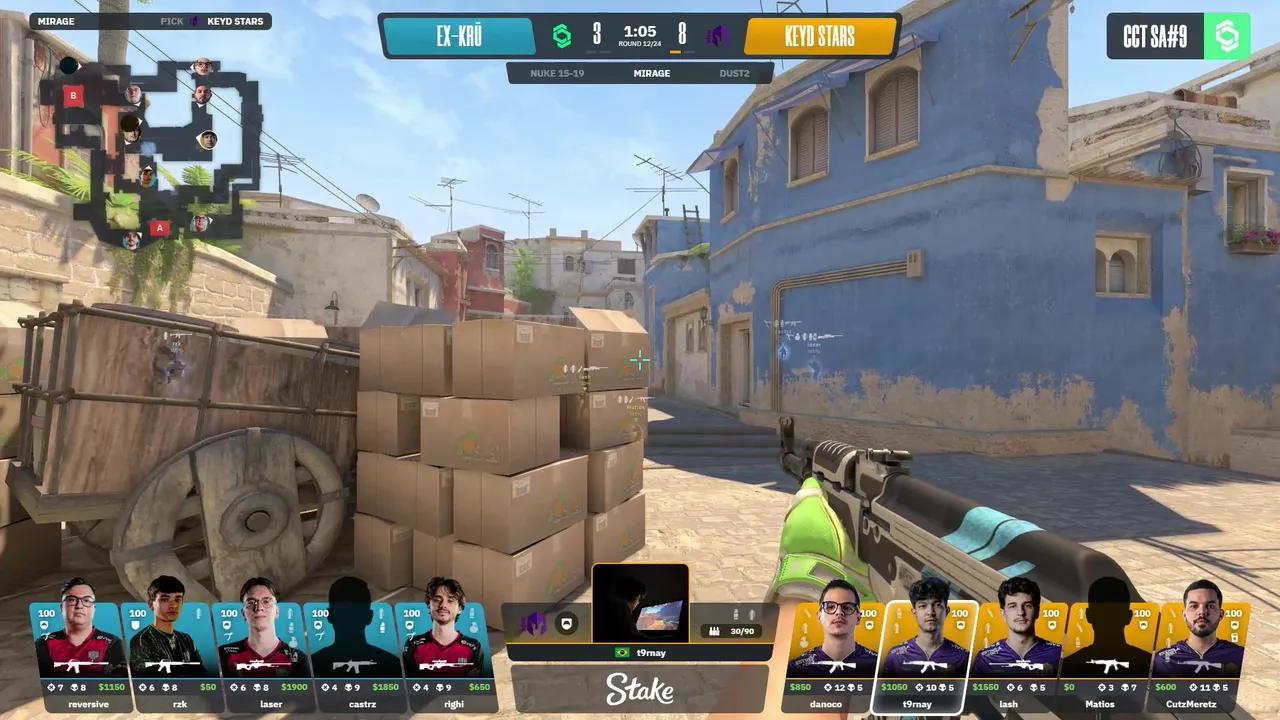Select the Dust2 map in series bar

(x=735, y=73)
